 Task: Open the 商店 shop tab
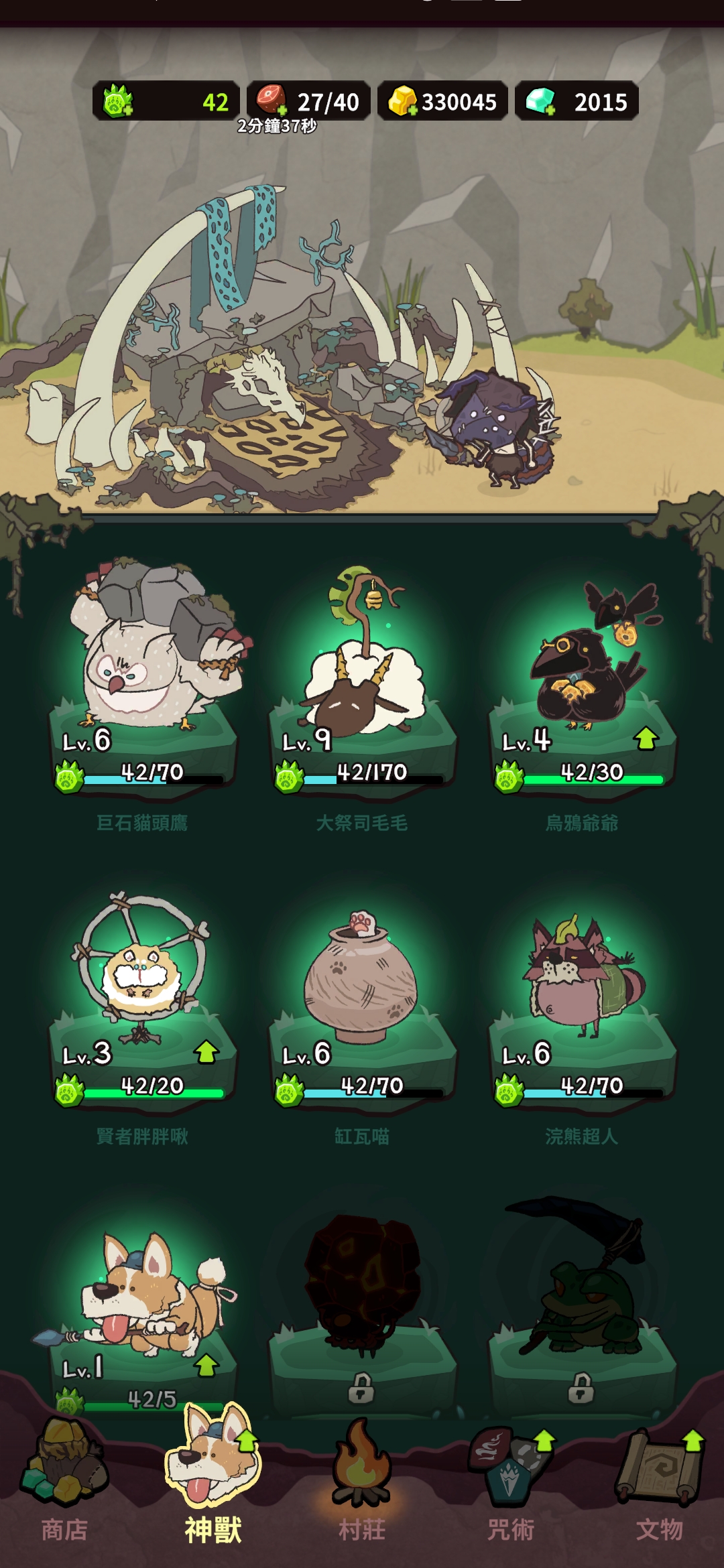64,1481
